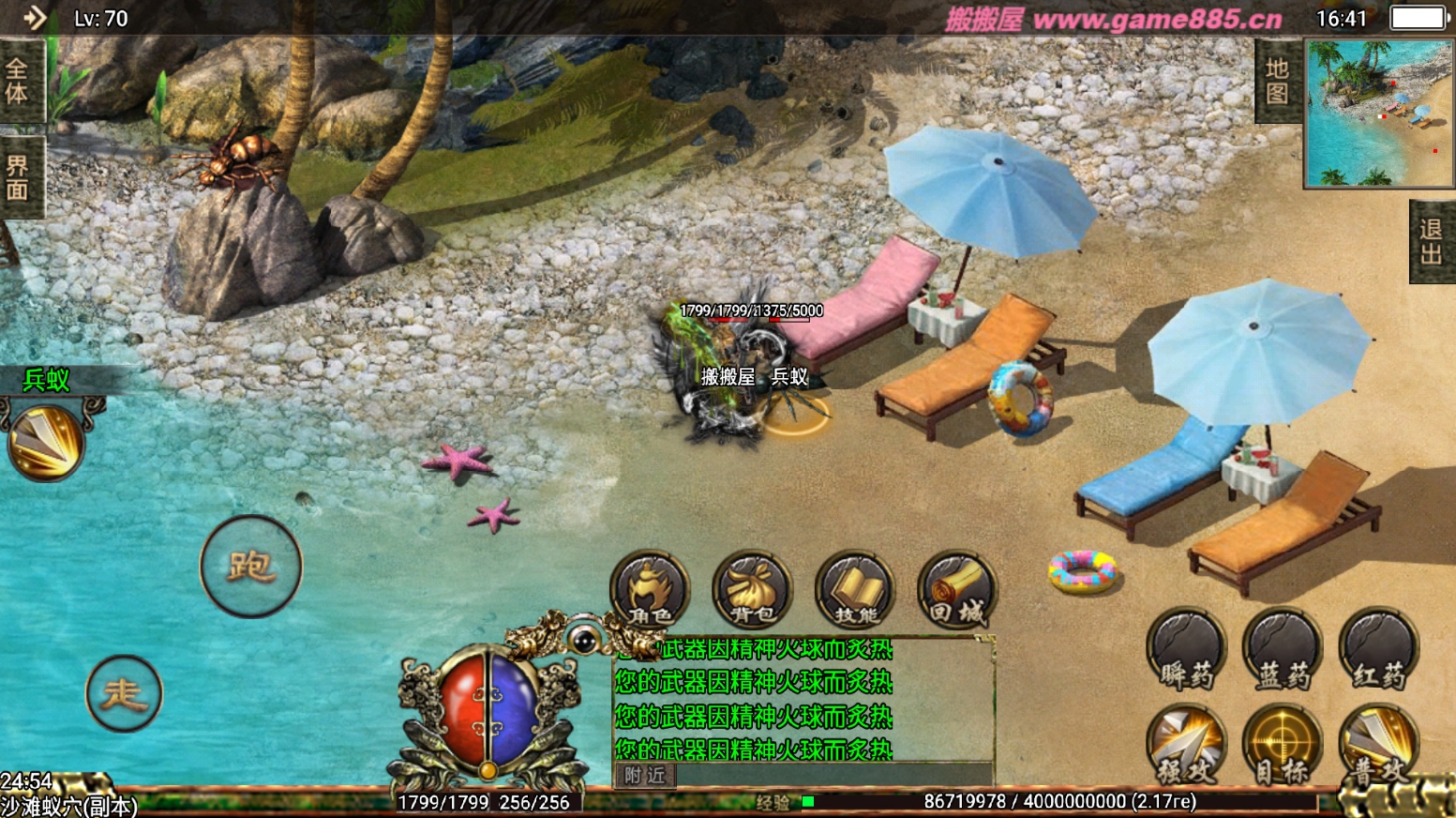Use the 回城 return-to-town scroll
Viewport: 1456px width, 818px height.
pos(956,589)
